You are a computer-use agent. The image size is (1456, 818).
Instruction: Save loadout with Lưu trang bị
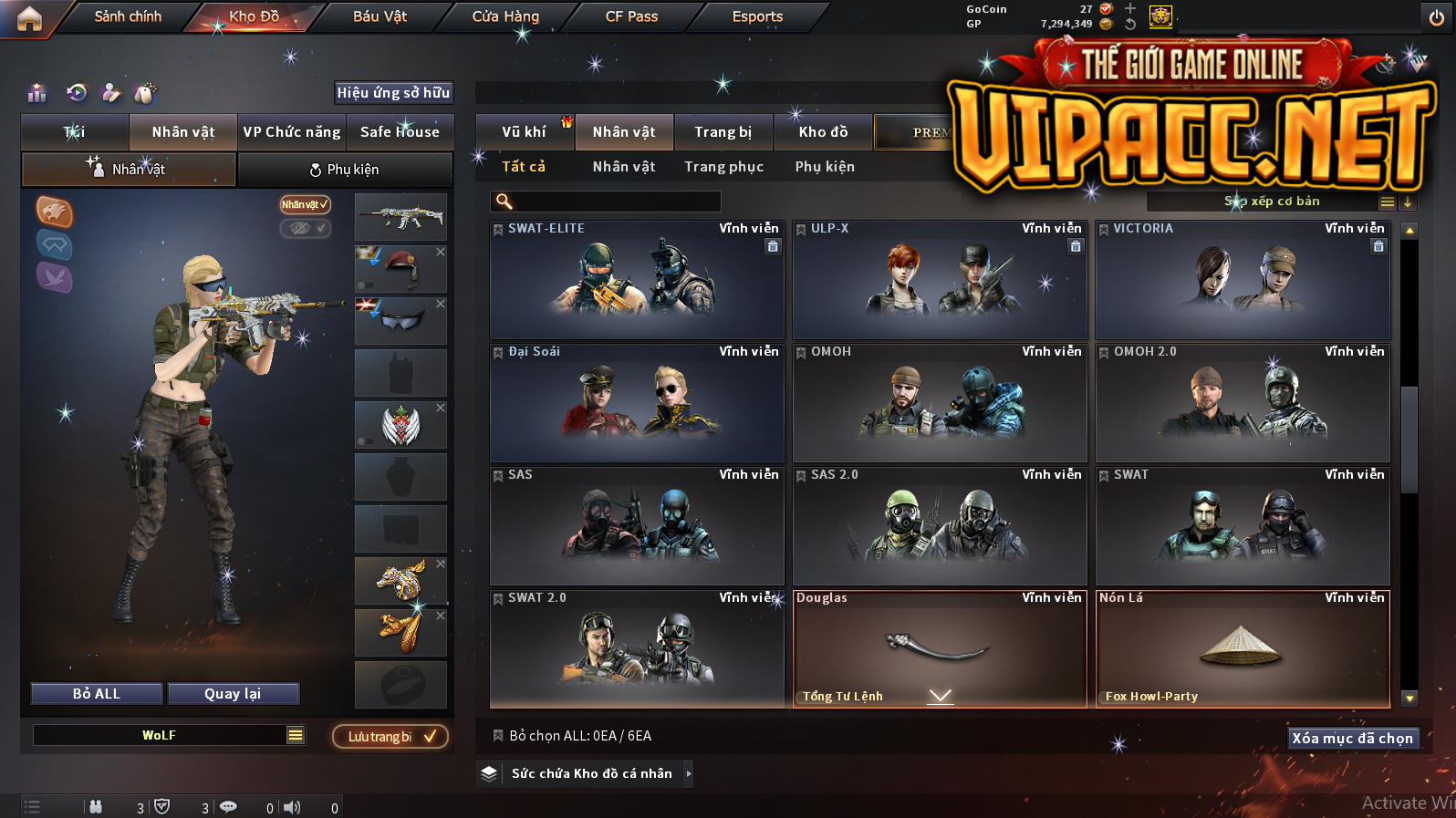pos(390,737)
